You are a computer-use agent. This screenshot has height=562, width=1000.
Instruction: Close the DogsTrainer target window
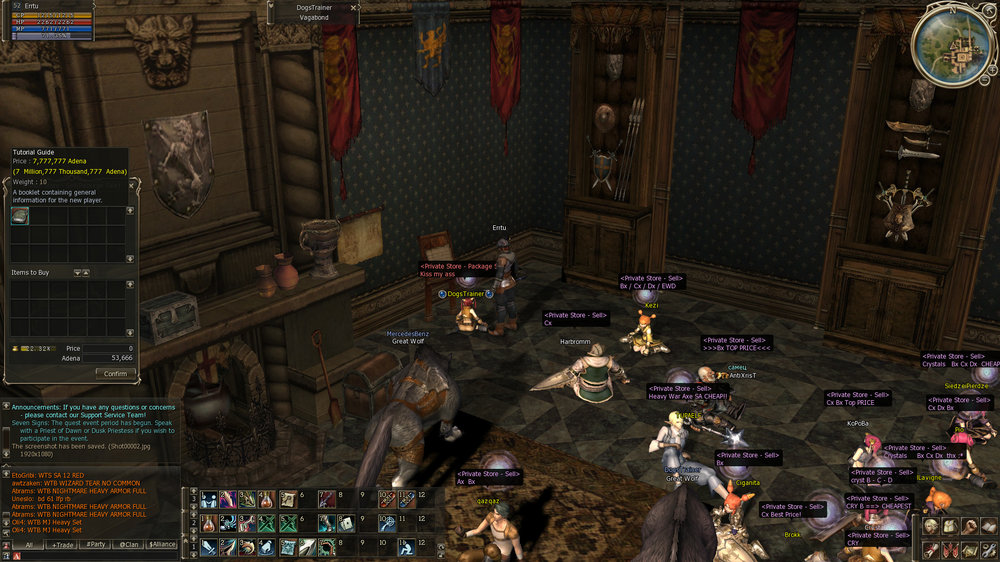pyautogui.click(x=354, y=7)
